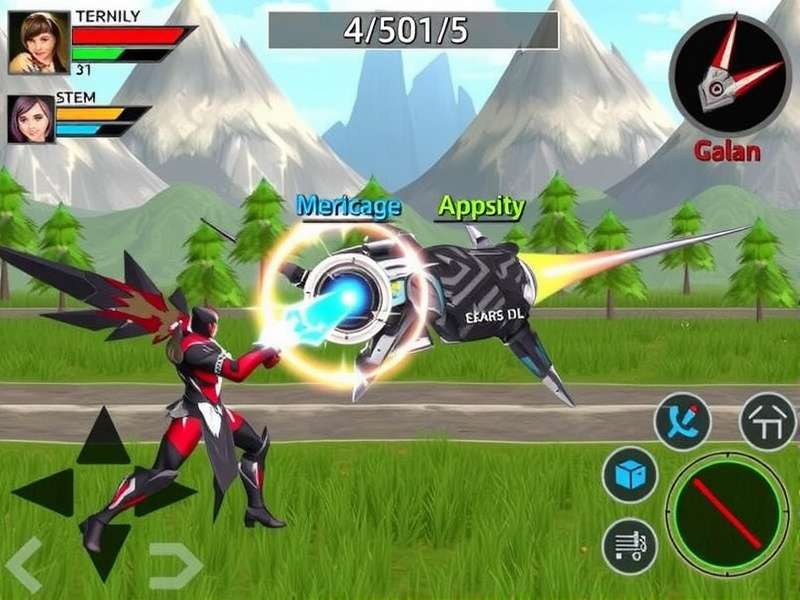Select Ternily's character portrait
The width and height of the screenshot is (800, 600).
38,43
